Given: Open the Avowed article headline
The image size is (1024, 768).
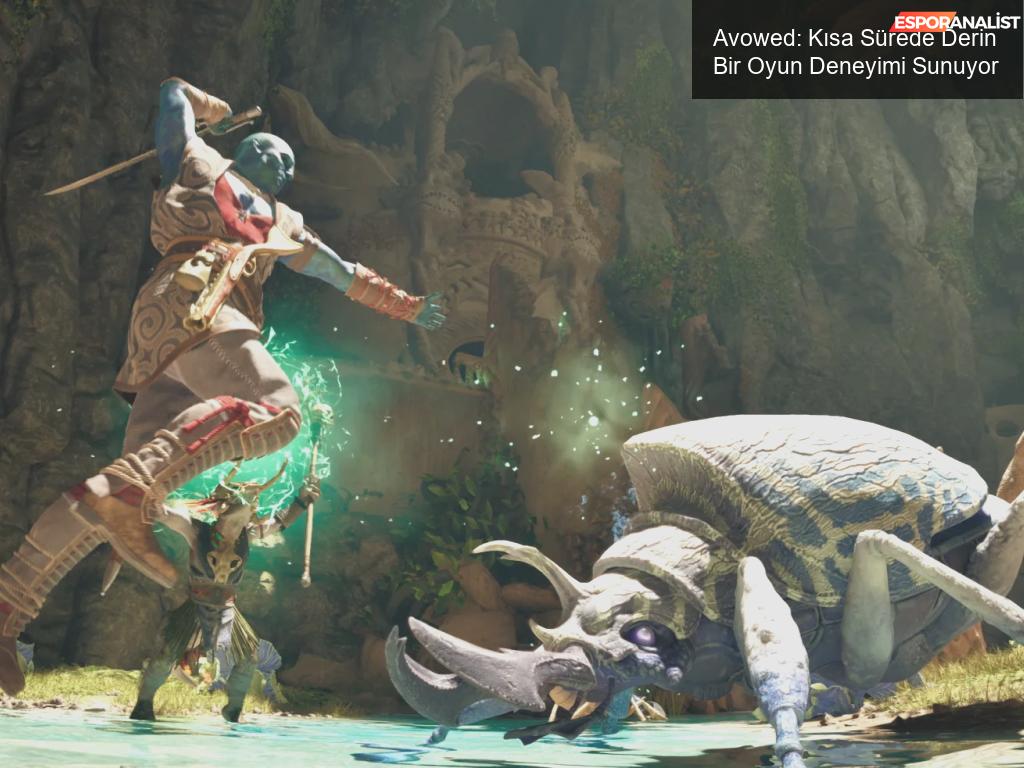Looking at the screenshot, I should pyautogui.click(x=855, y=54).
